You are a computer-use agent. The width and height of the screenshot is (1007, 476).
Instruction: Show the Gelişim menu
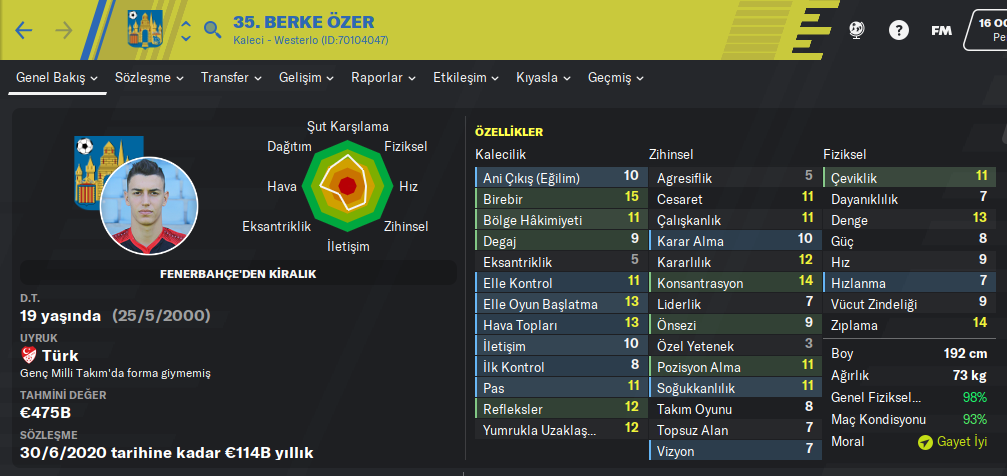point(306,77)
